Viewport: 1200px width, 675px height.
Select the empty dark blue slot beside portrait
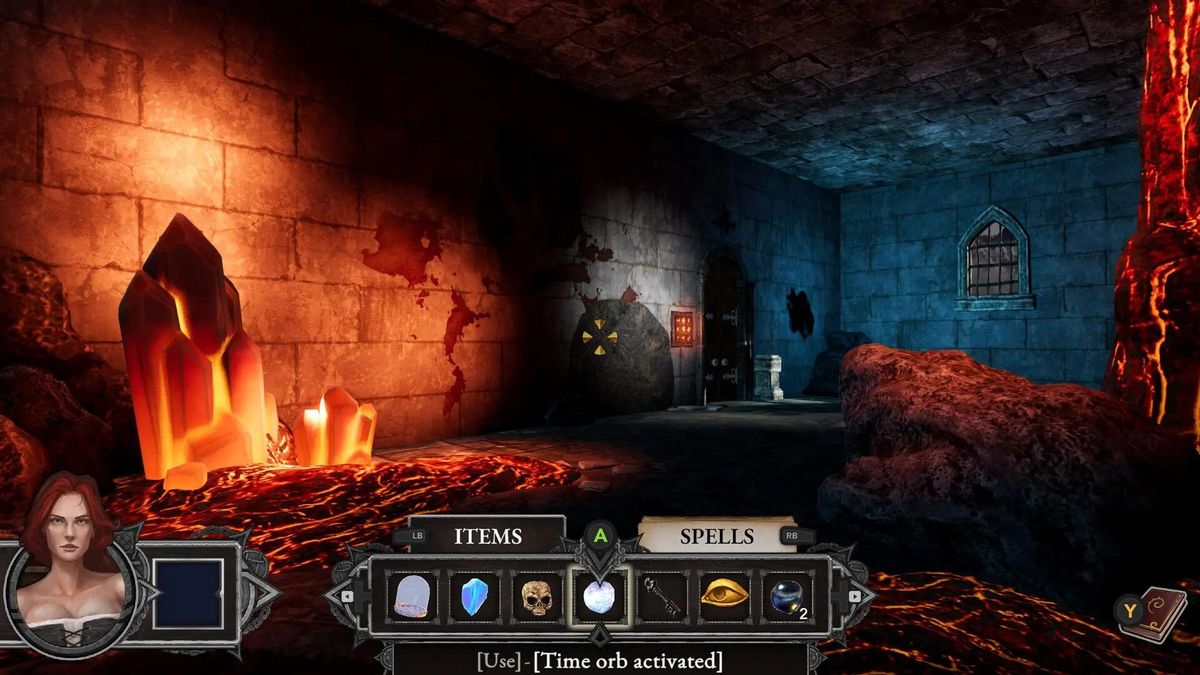coord(187,593)
